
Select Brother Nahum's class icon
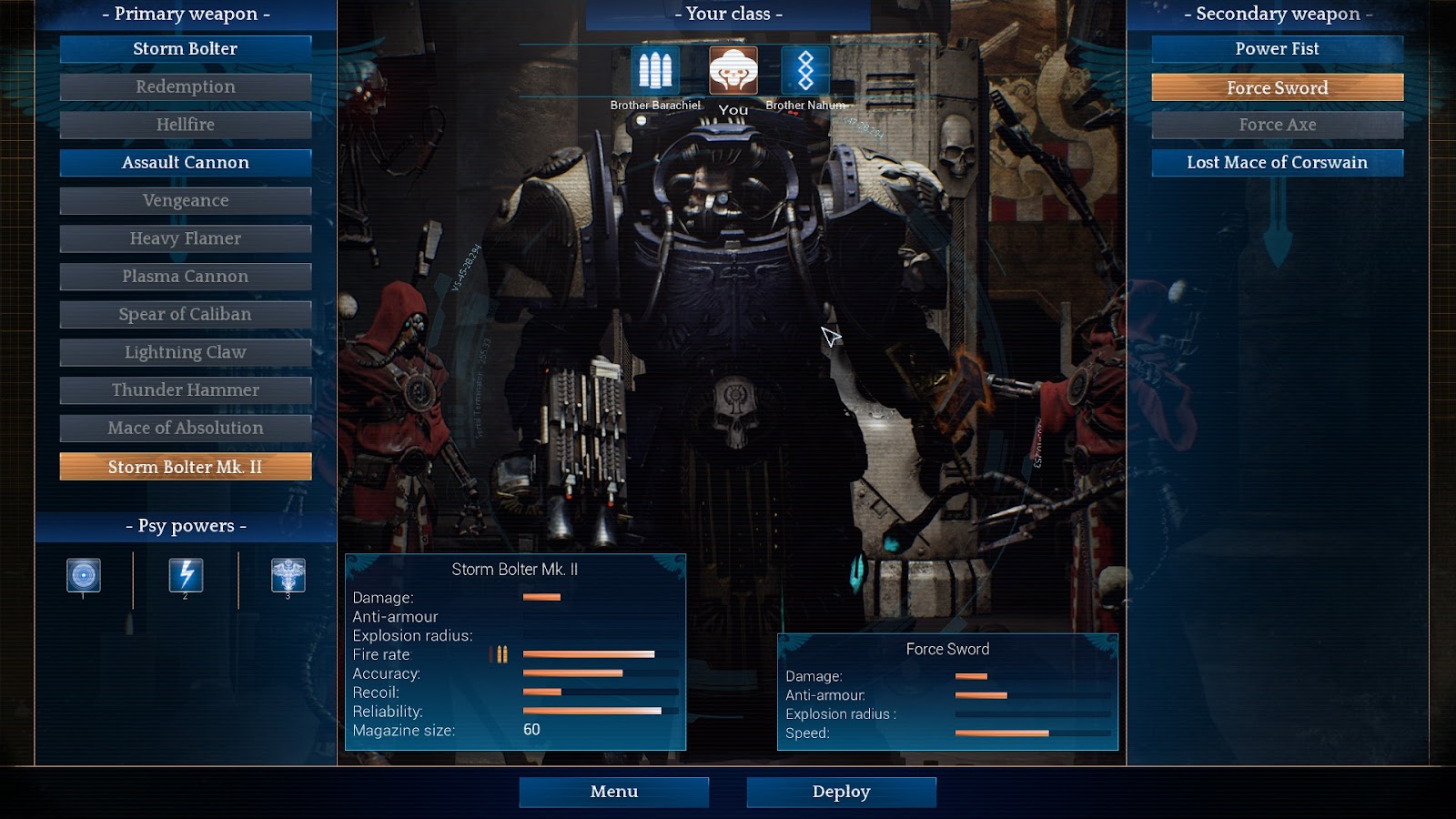[x=805, y=70]
